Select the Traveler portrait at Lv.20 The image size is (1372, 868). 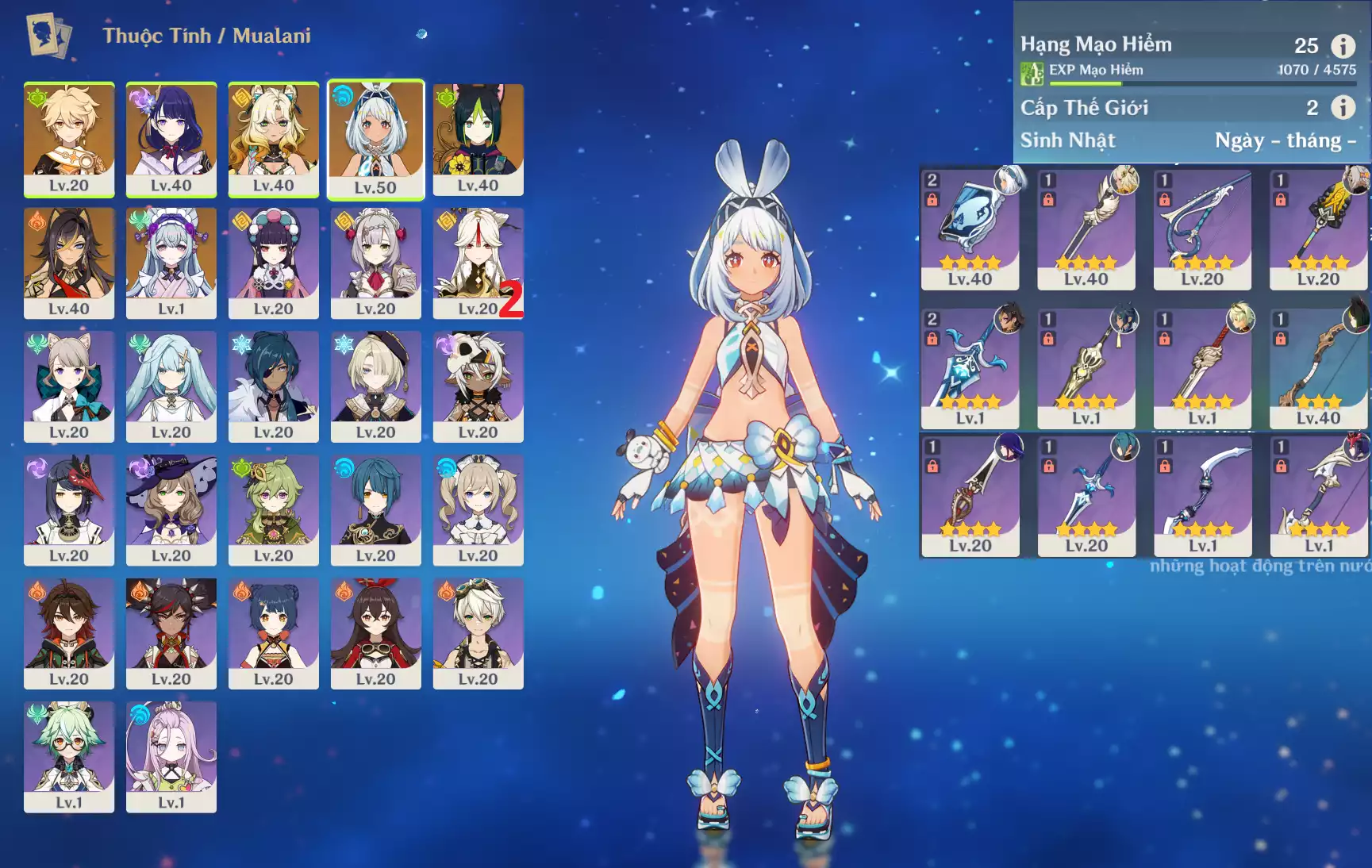(69, 139)
